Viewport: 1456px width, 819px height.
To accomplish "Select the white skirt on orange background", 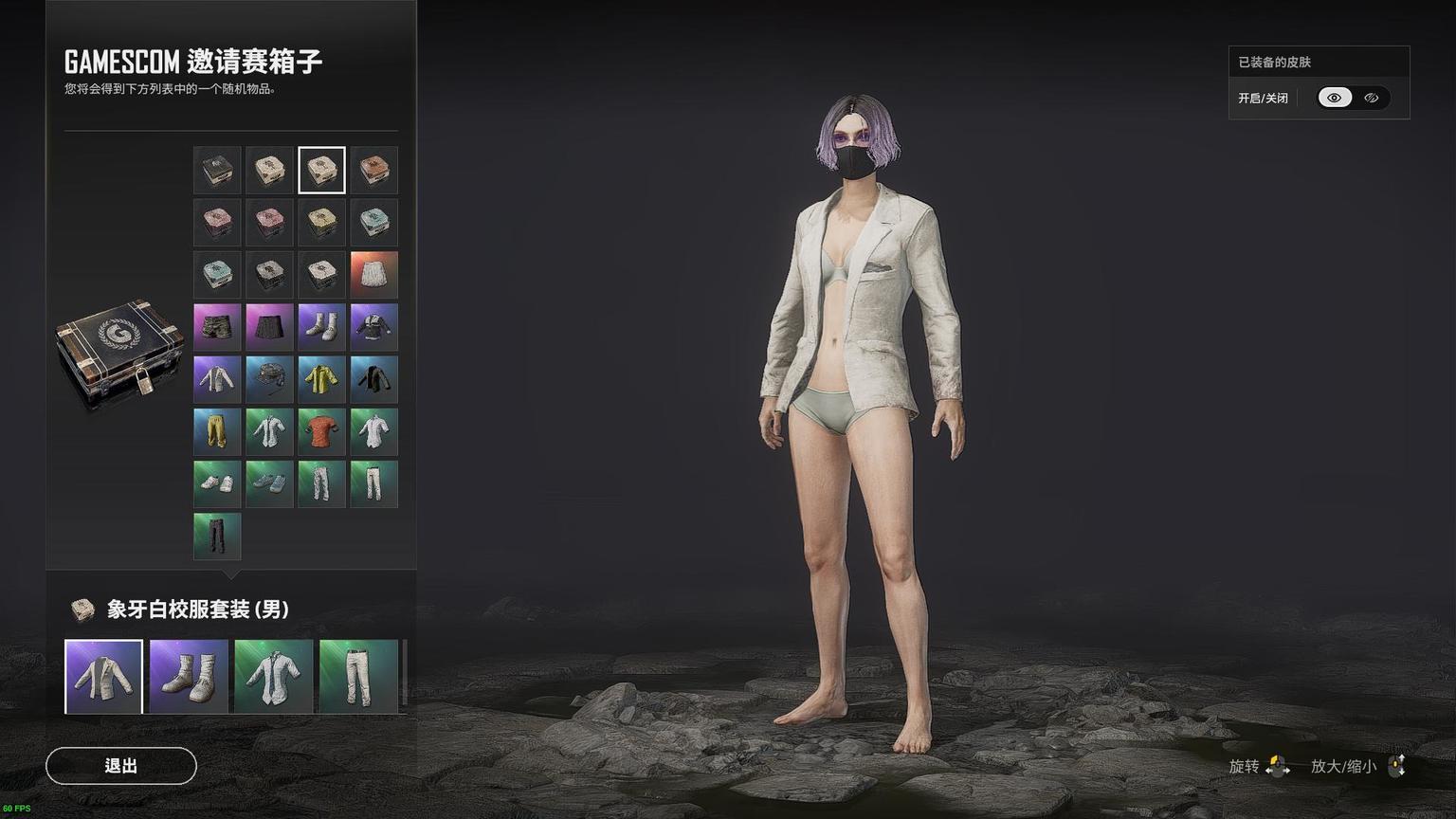I will tap(373, 275).
